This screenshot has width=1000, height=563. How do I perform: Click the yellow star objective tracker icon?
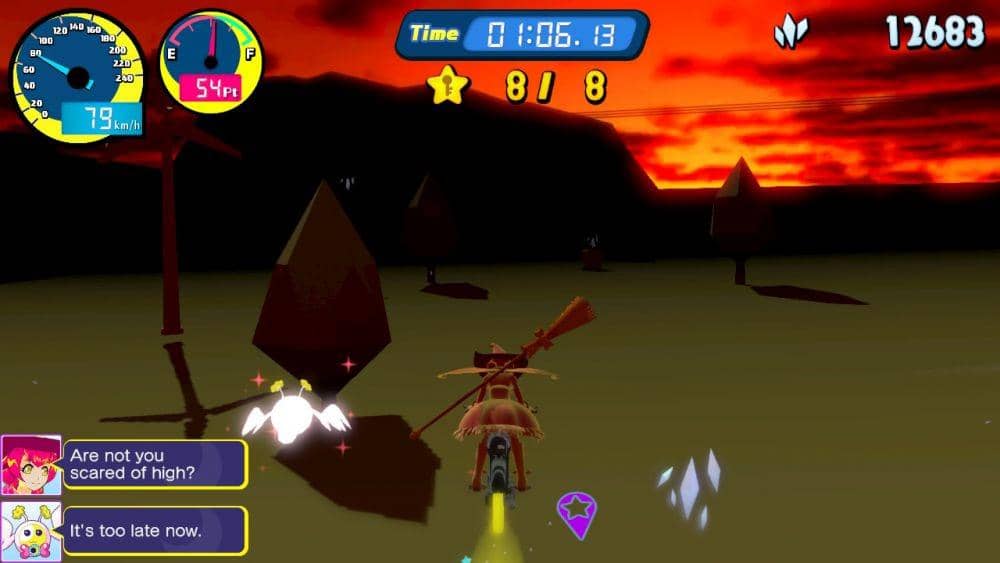pyautogui.click(x=449, y=86)
